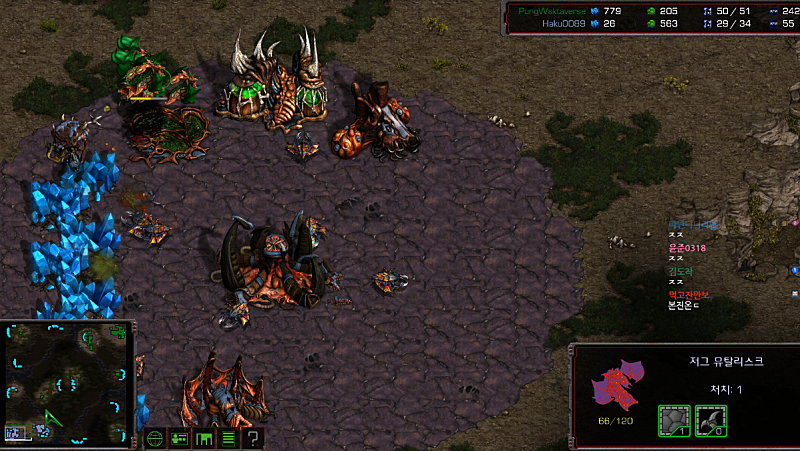Click the green bar-graph icon button
Image resolution: width=800 pixels, height=451 pixels.
pos(204,438)
